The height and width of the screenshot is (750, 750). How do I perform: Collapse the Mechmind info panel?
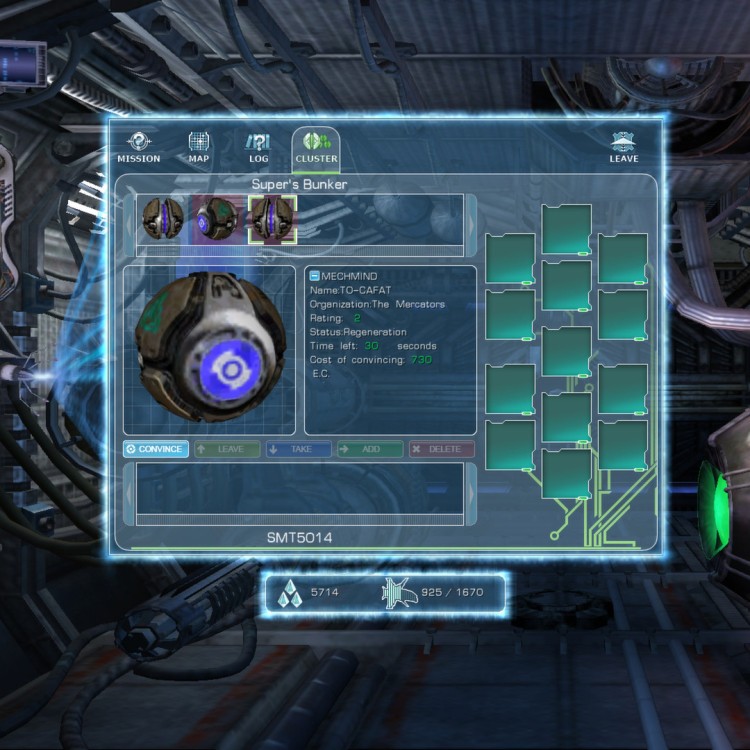tap(314, 276)
